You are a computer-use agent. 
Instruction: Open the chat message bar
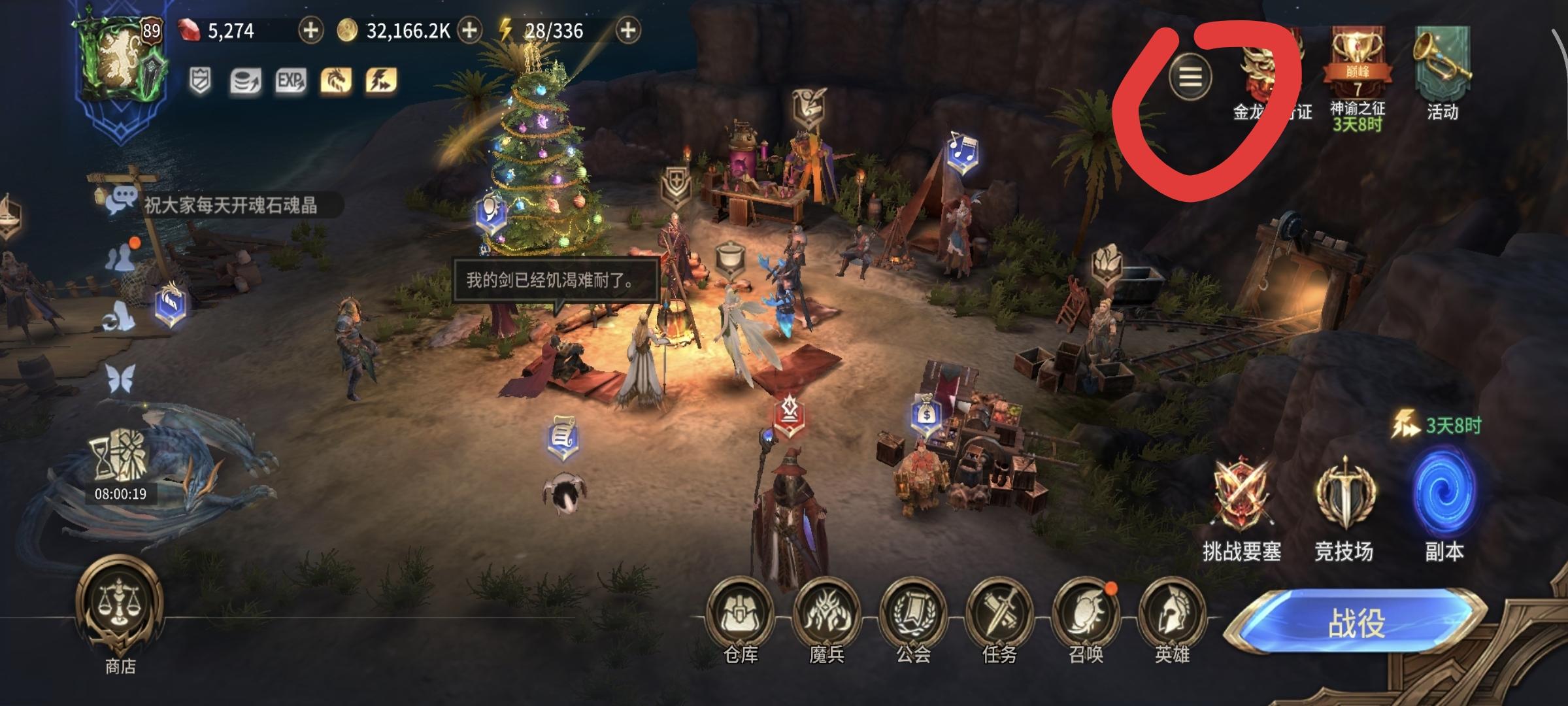[x=225, y=205]
